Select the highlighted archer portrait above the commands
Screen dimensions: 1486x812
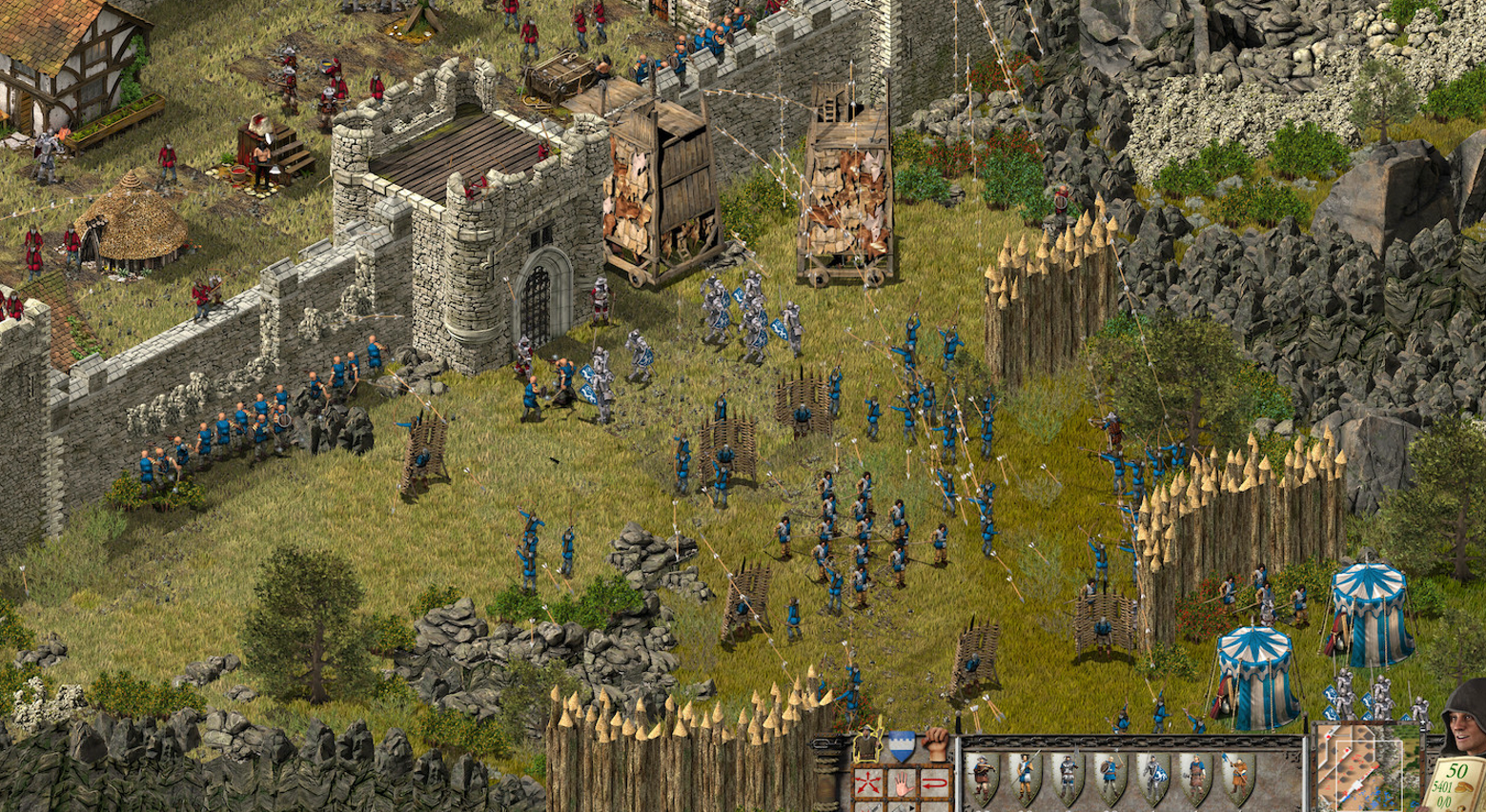(x=865, y=745)
